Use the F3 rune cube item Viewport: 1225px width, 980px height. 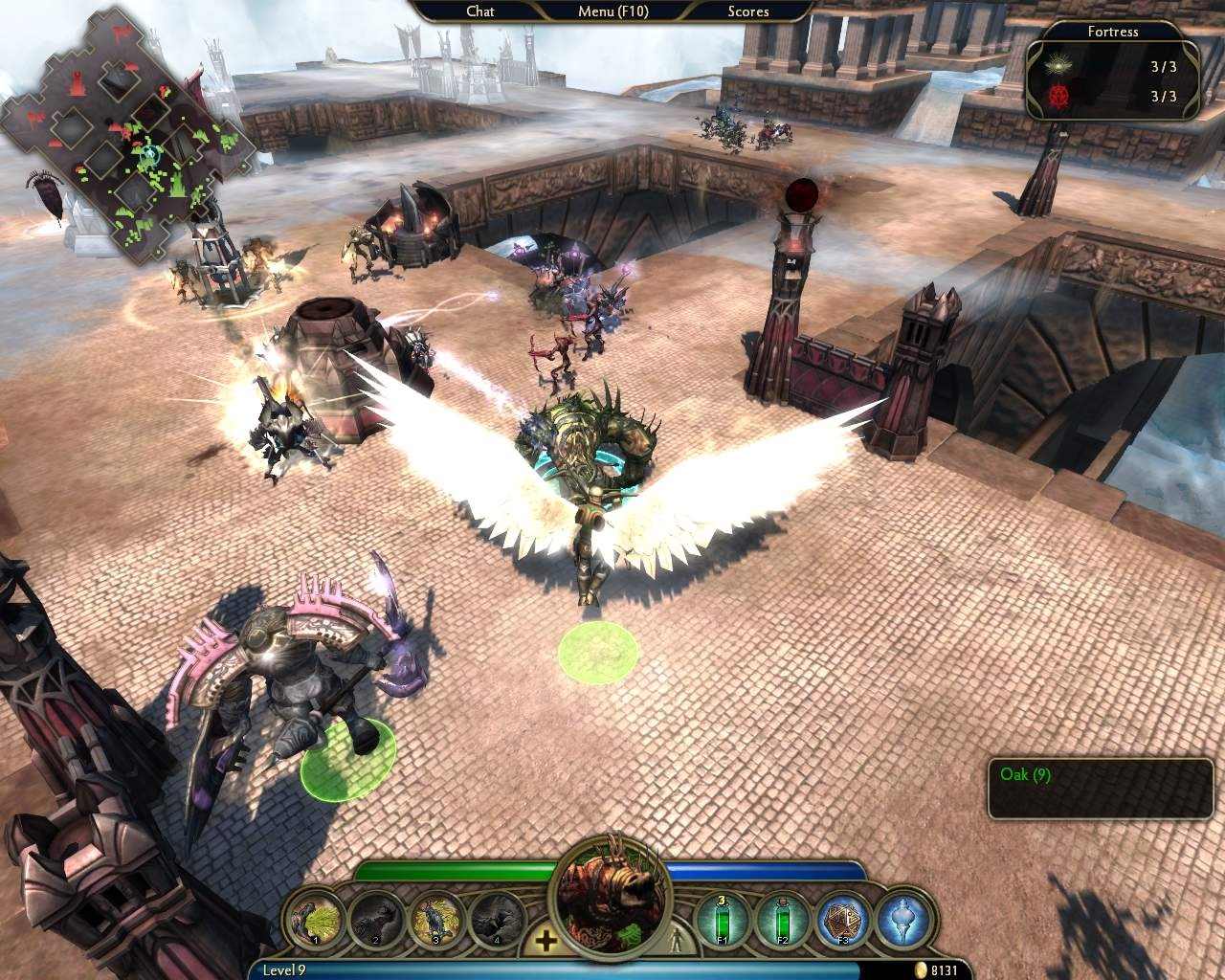pos(843,921)
